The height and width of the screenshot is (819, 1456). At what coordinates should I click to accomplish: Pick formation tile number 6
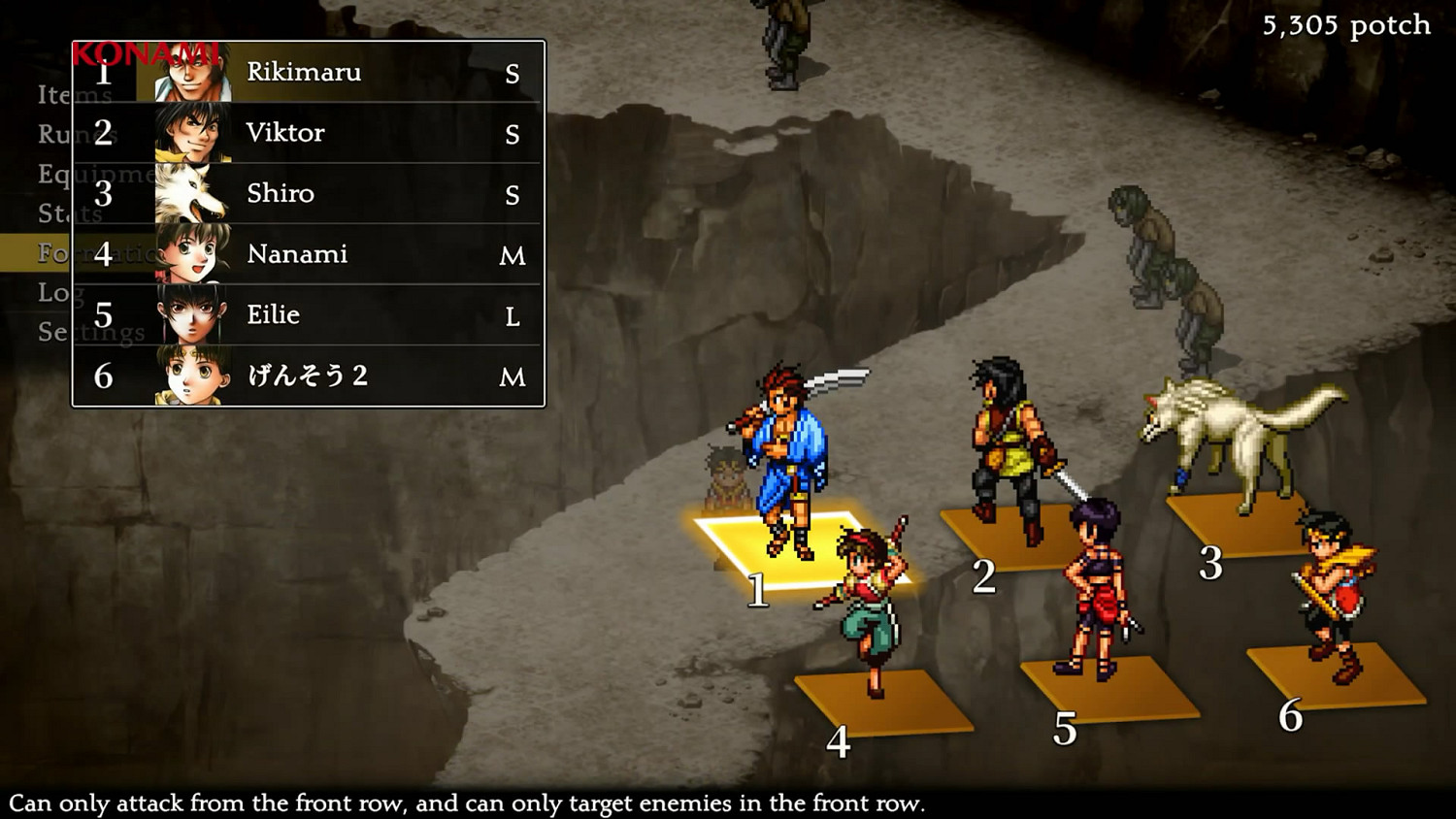(1335, 676)
